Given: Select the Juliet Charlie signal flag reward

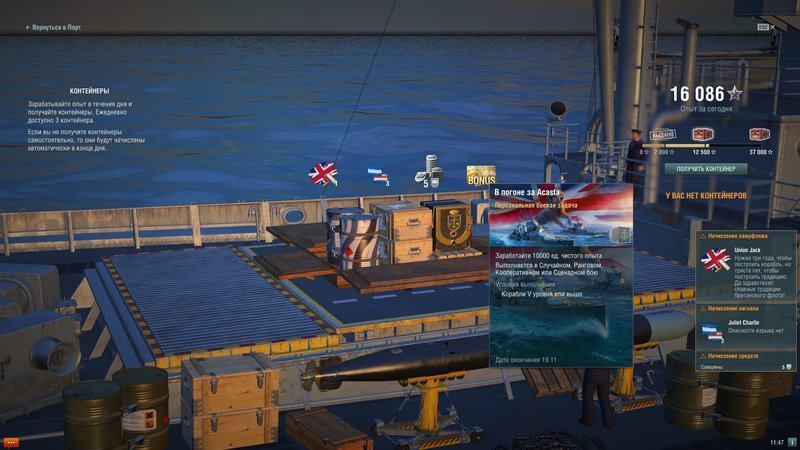Looking at the screenshot, I should click(377, 174).
